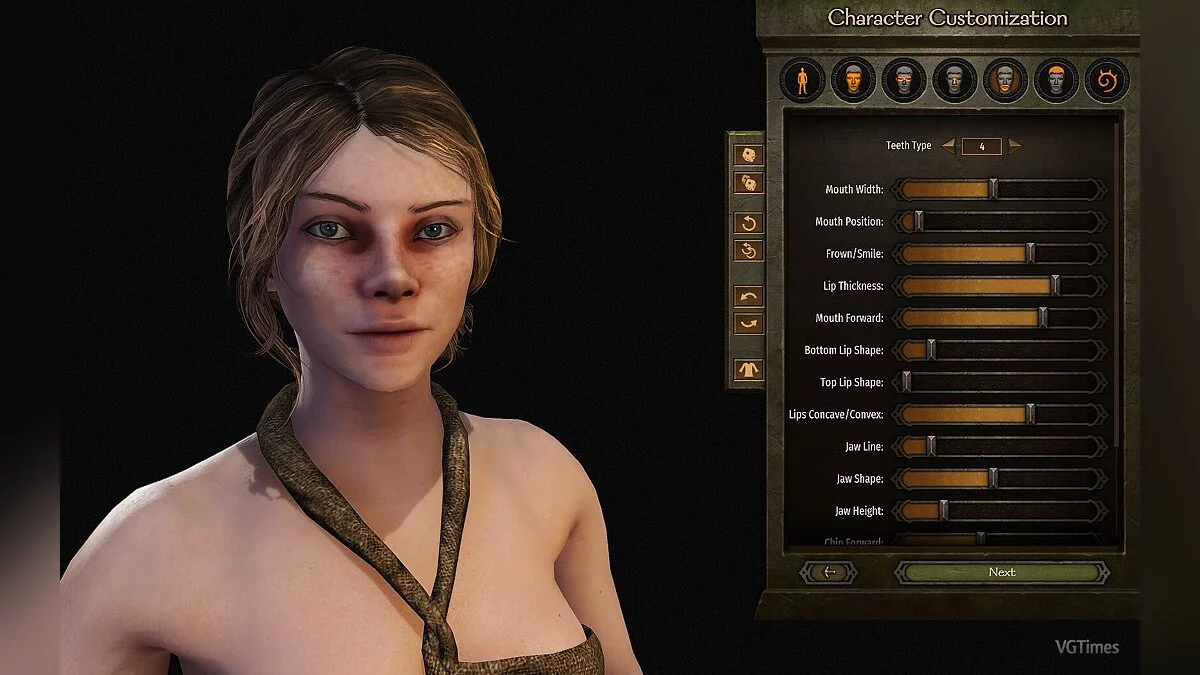
Task: Change the Lip Thickness slider
Action: point(1055,286)
